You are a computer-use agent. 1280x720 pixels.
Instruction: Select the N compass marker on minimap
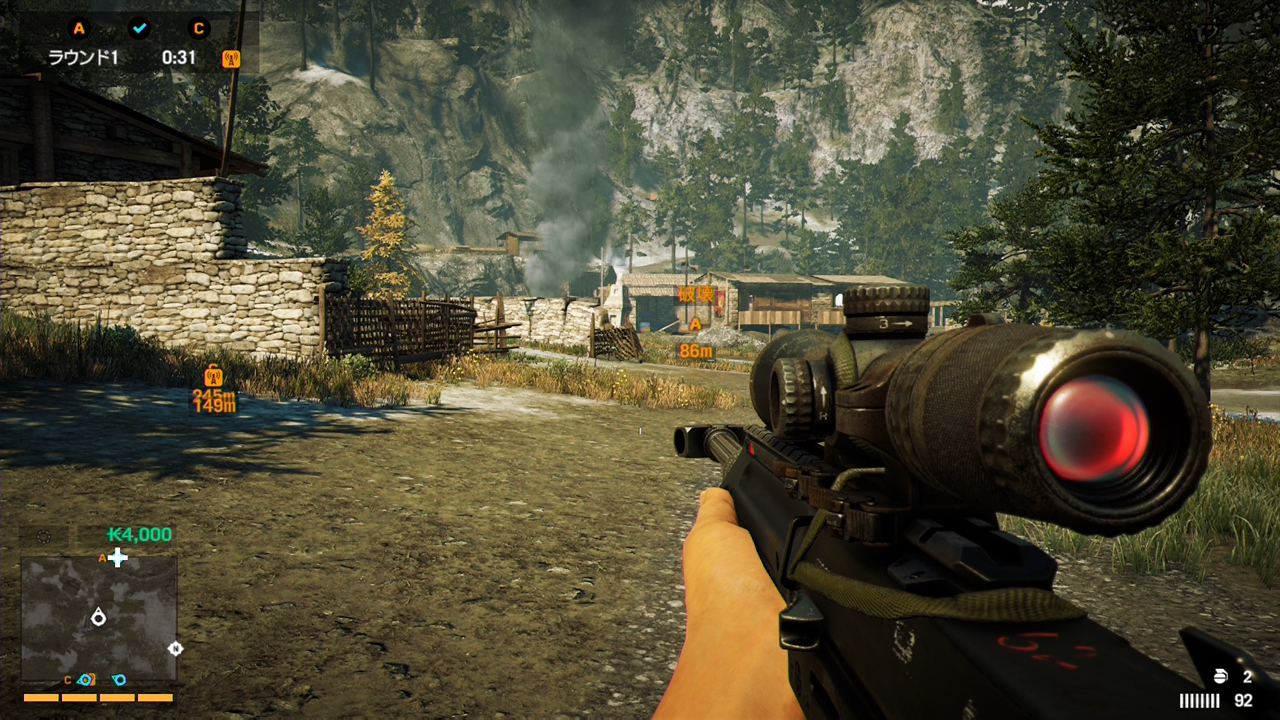pyautogui.click(x=176, y=648)
